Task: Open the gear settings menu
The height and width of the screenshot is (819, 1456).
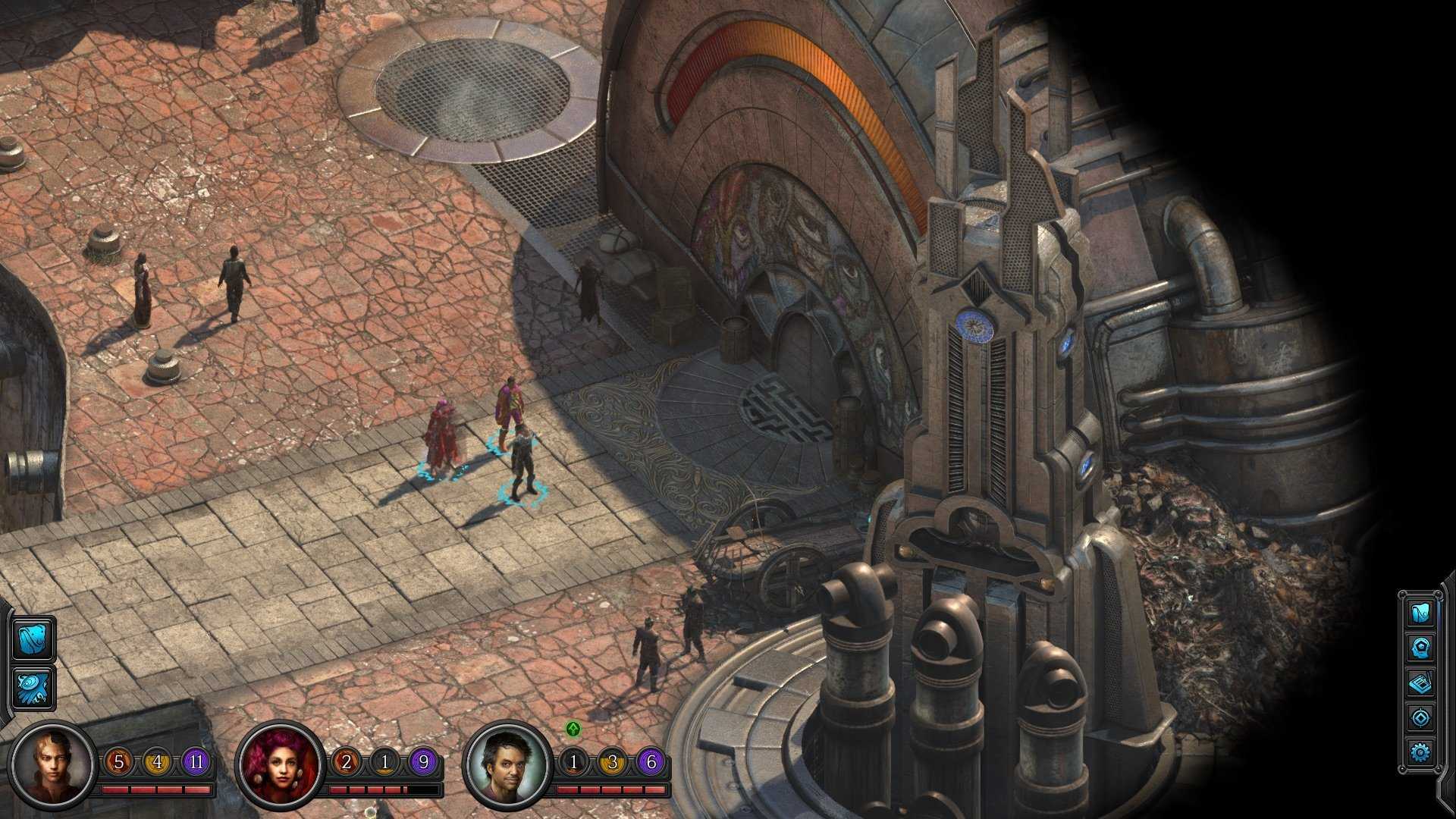Action: coord(1420,752)
